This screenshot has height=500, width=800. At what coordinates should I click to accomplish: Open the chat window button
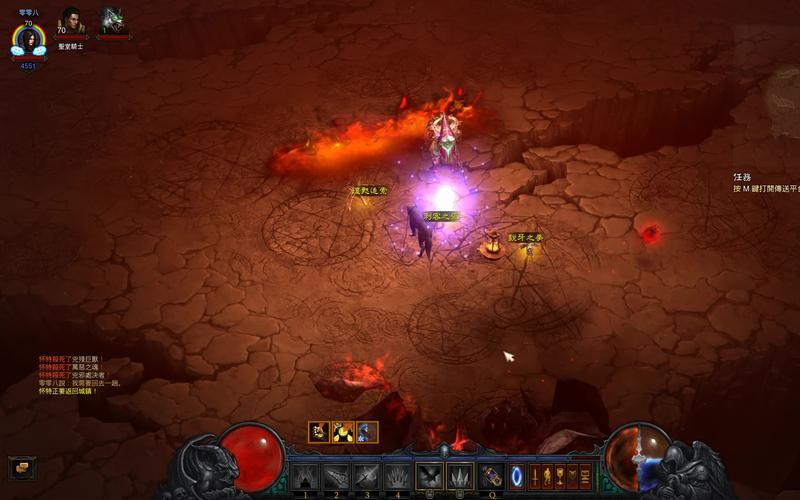click(20, 466)
